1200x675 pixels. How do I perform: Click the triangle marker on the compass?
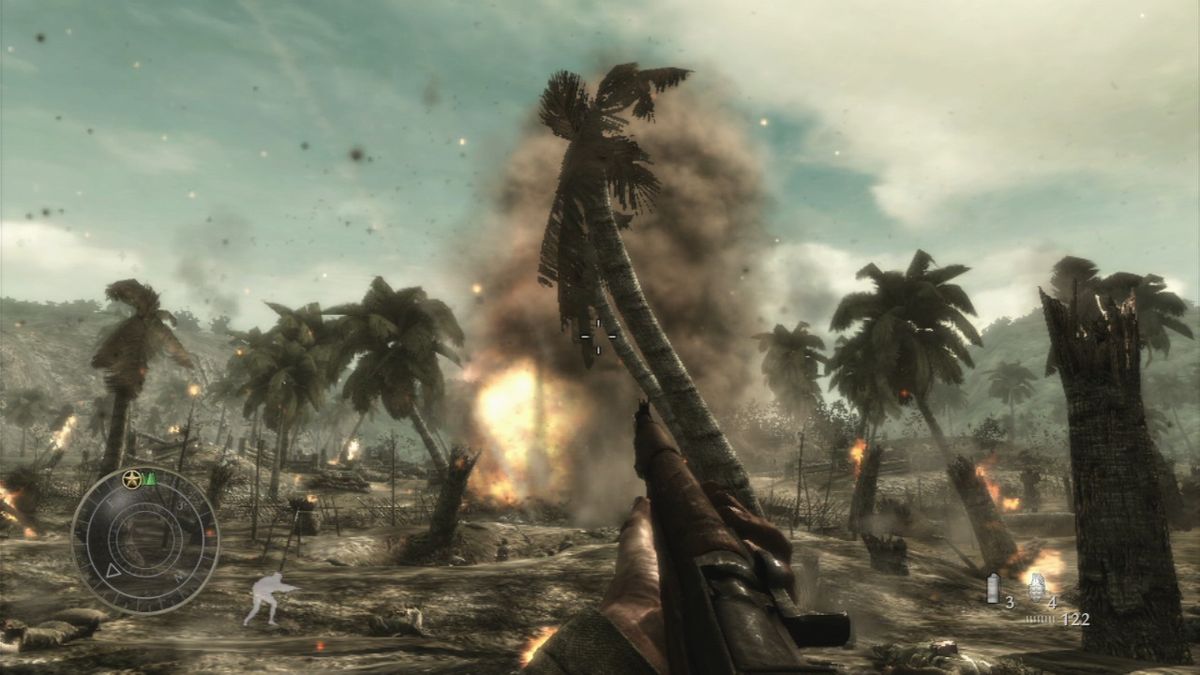tap(113, 571)
